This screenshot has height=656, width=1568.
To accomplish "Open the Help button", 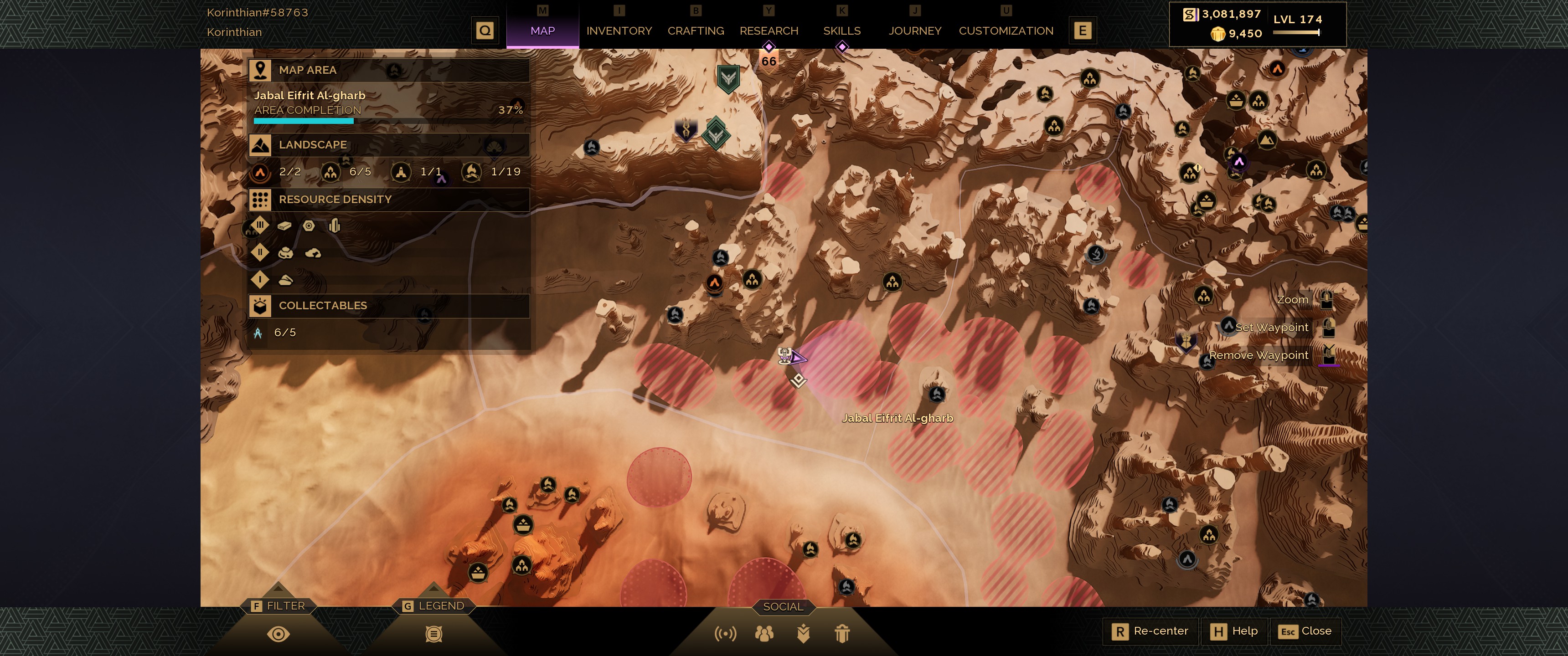I will coord(1234,631).
